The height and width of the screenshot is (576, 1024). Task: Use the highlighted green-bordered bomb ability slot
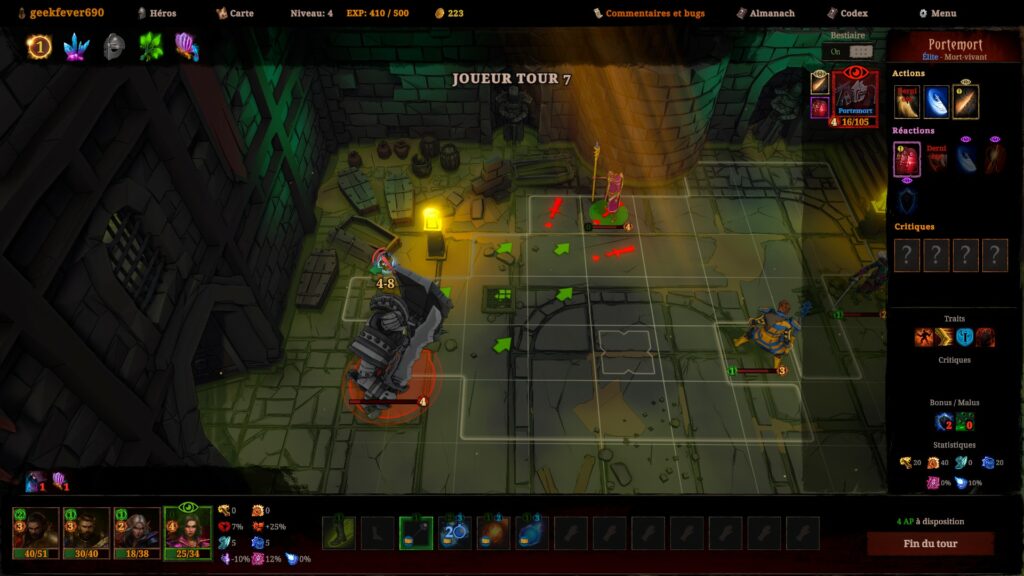tap(415, 533)
